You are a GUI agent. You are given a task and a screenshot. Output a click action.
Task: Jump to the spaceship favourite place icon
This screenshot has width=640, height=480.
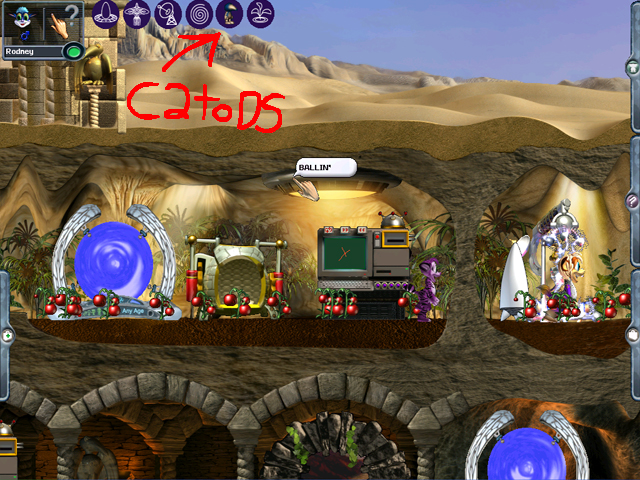[x=138, y=14]
